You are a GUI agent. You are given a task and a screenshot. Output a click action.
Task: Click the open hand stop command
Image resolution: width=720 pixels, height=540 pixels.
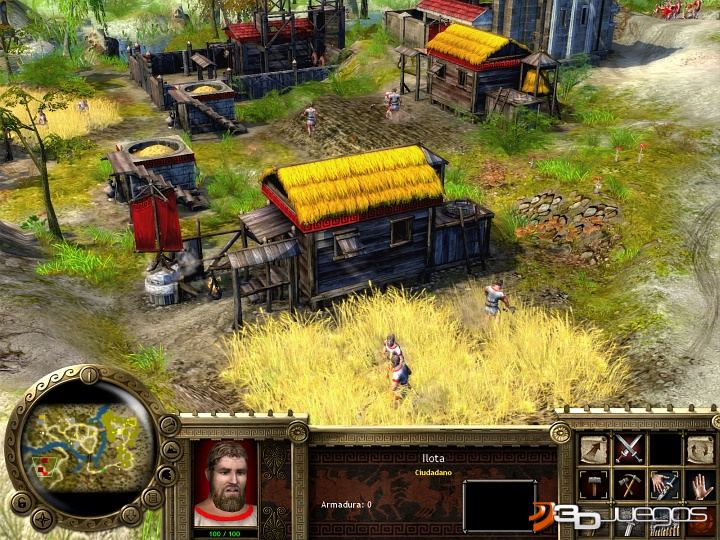click(699, 486)
